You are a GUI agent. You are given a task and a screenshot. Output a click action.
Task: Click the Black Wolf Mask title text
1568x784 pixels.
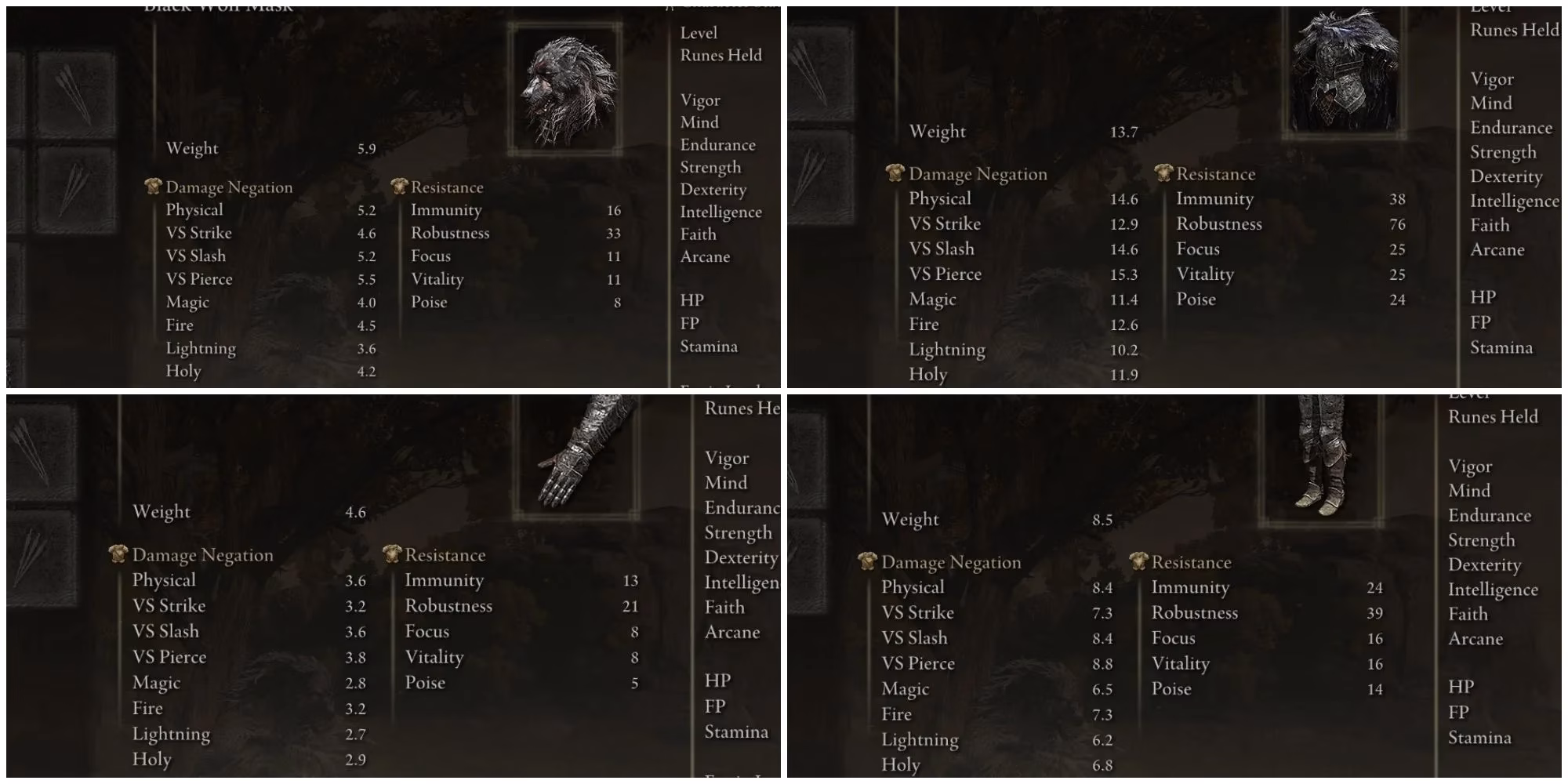click(220, 6)
